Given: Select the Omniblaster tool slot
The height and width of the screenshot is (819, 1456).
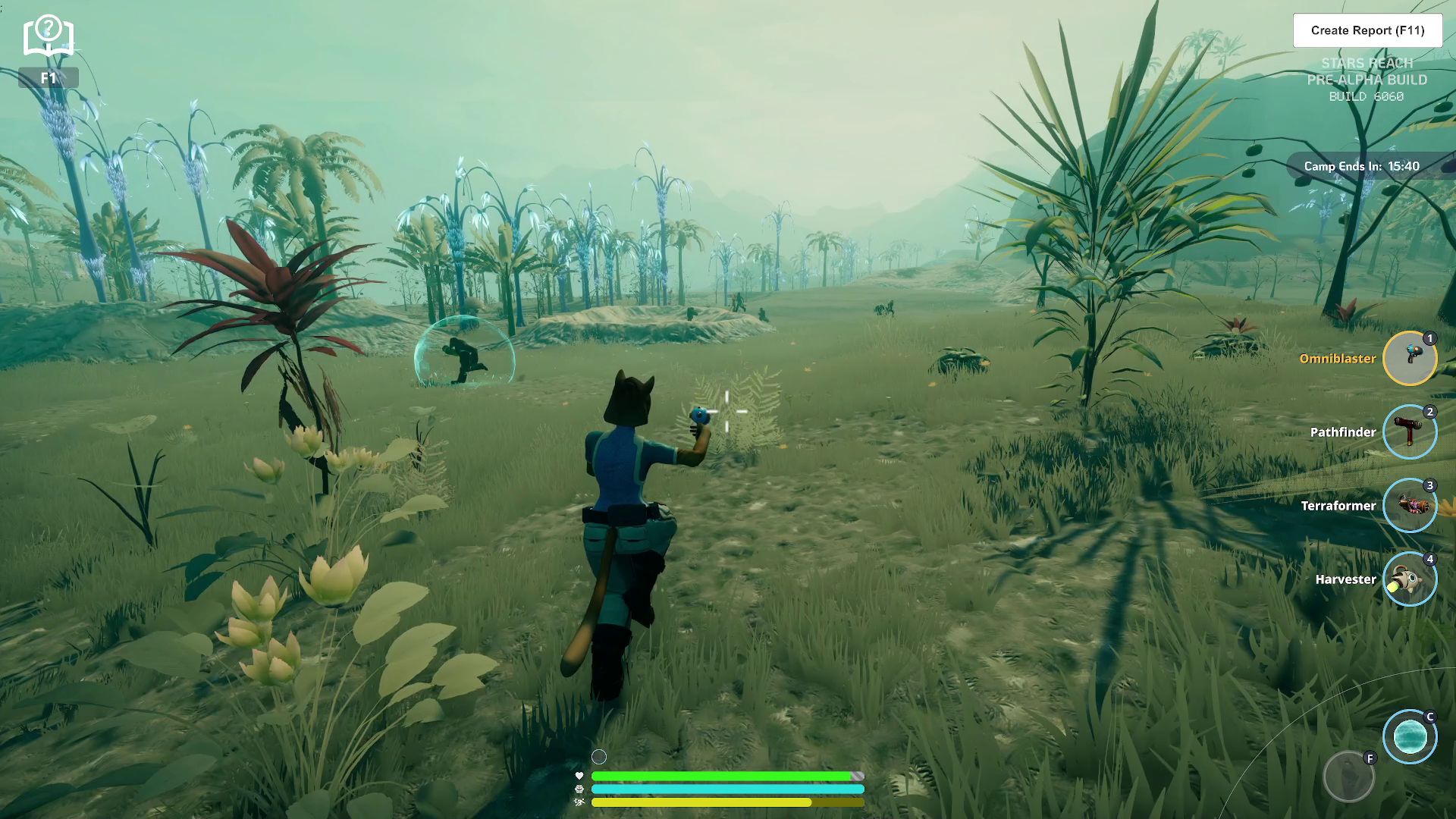Looking at the screenshot, I should point(1410,358).
